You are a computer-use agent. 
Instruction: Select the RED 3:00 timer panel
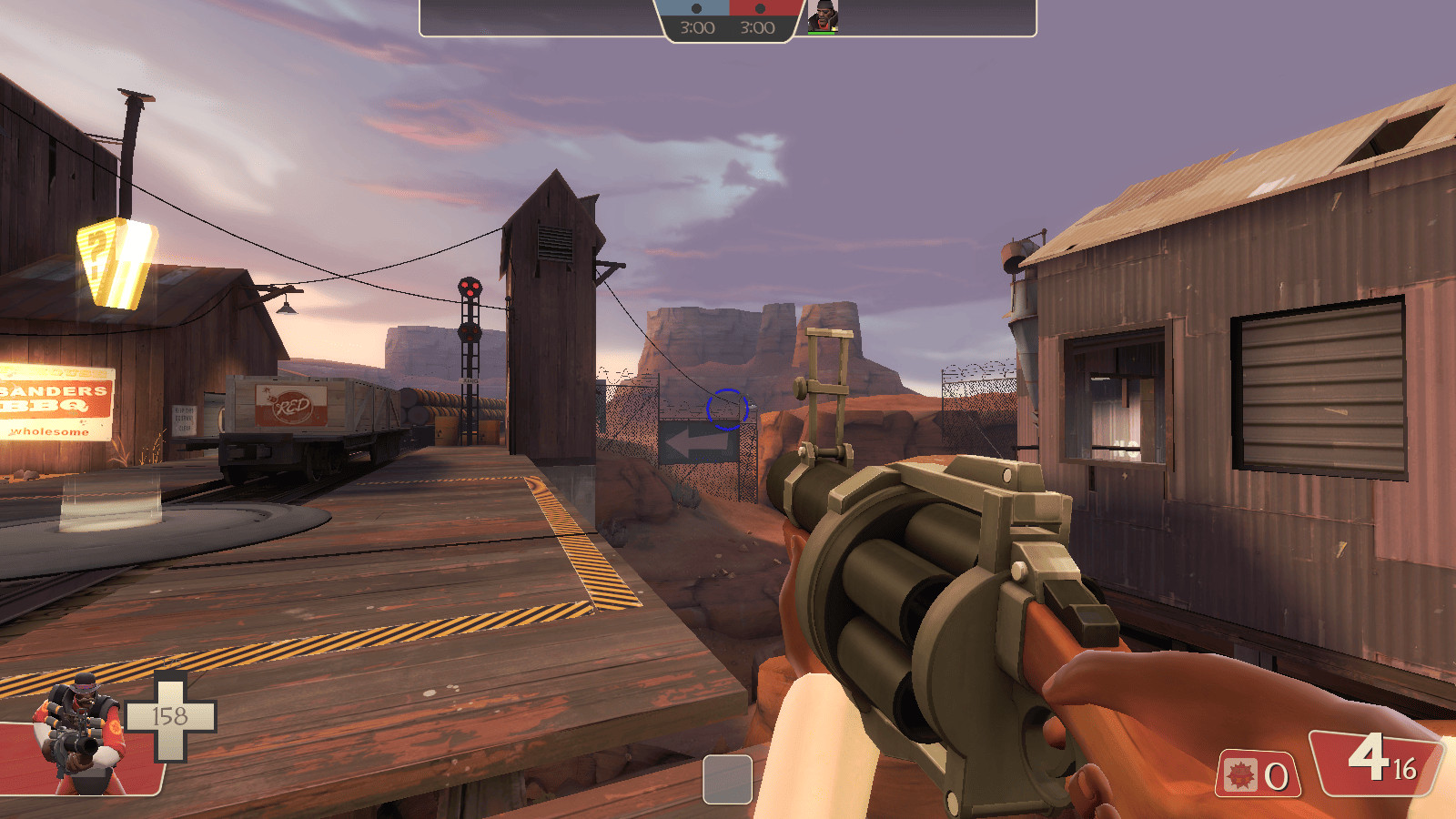point(757,27)
